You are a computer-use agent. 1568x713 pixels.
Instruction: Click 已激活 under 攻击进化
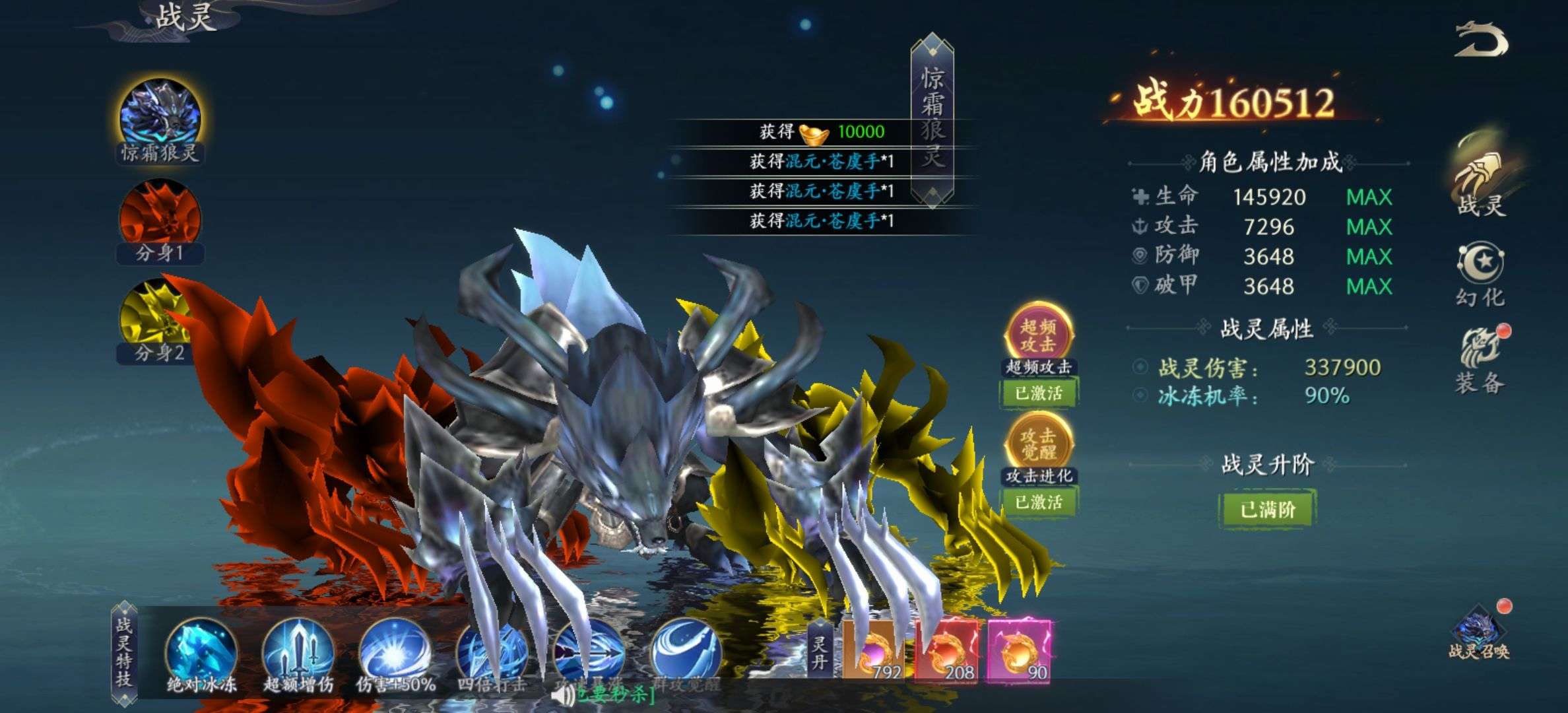(x=1039, y=502)
